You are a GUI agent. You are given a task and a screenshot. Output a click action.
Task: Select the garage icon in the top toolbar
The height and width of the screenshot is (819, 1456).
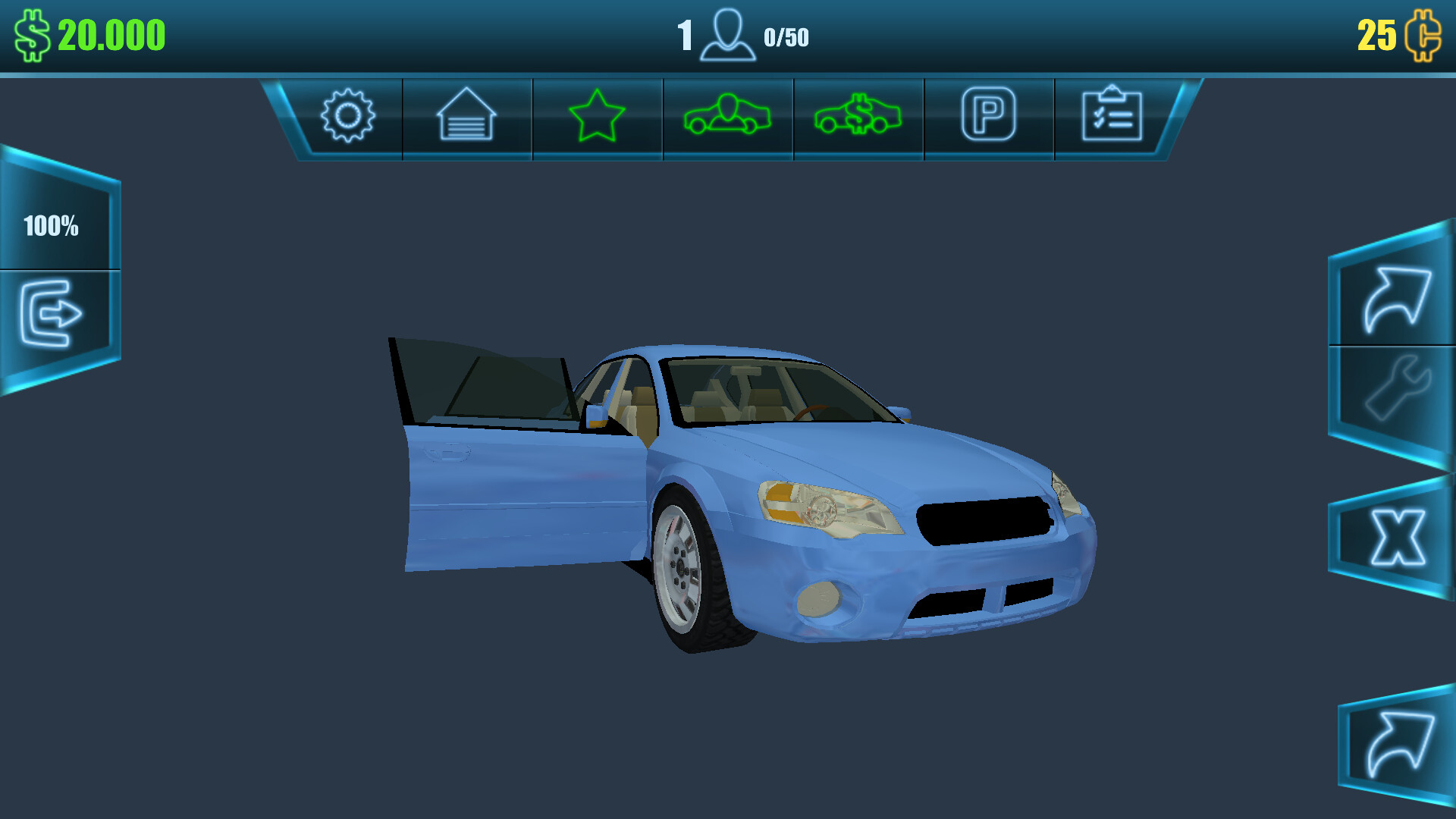466,115
